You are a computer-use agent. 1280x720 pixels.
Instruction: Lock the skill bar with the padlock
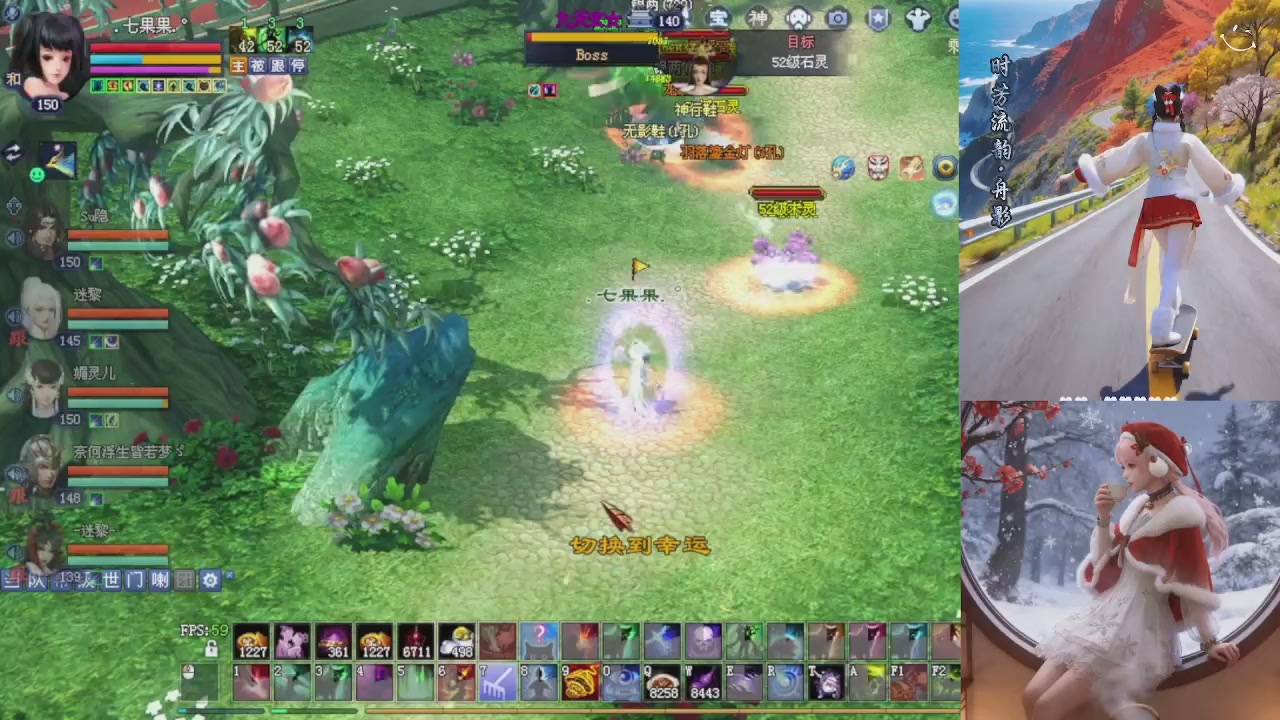(211, 650)
